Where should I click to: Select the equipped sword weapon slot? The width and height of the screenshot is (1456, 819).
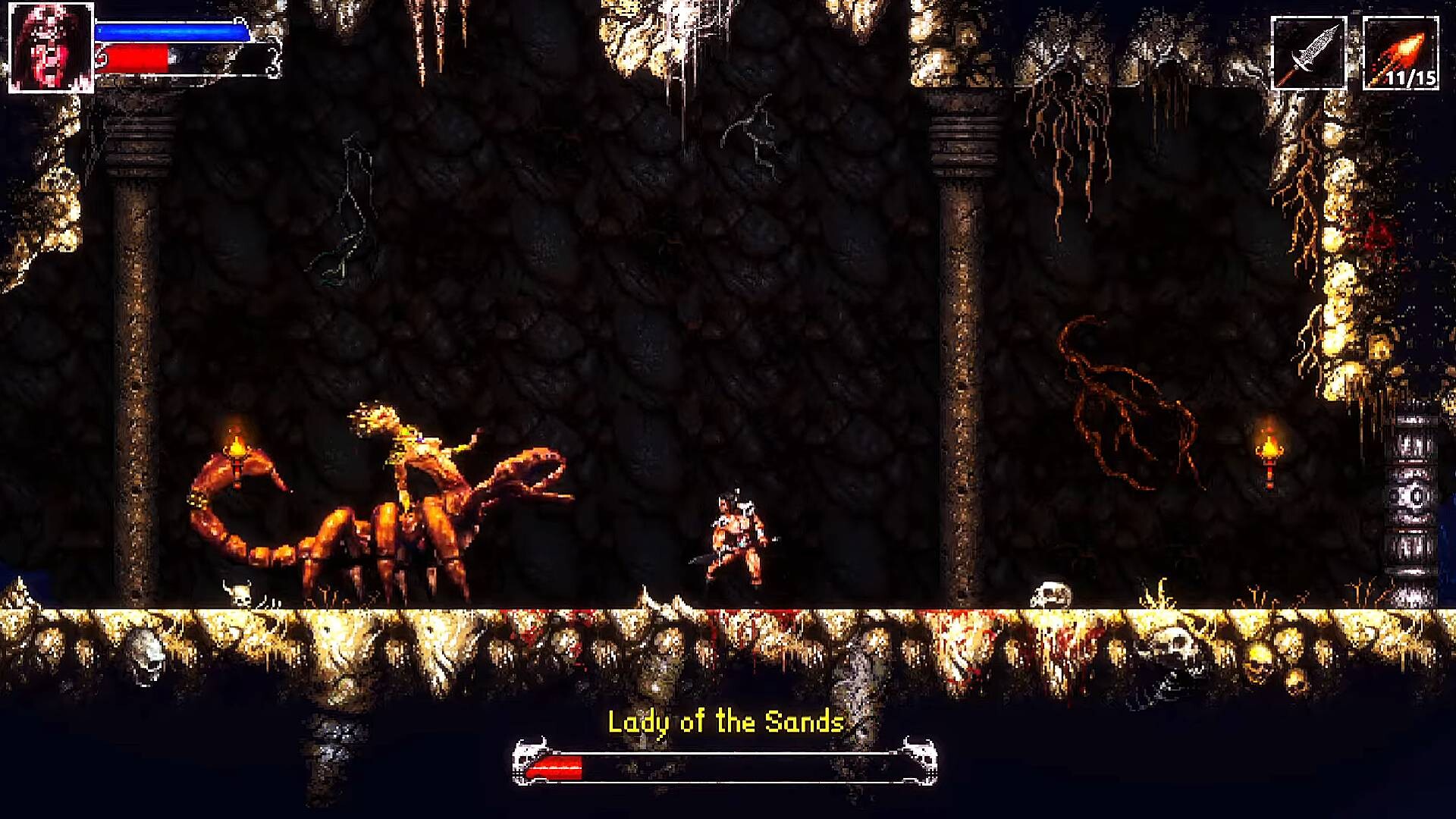tap(1308, 53)
